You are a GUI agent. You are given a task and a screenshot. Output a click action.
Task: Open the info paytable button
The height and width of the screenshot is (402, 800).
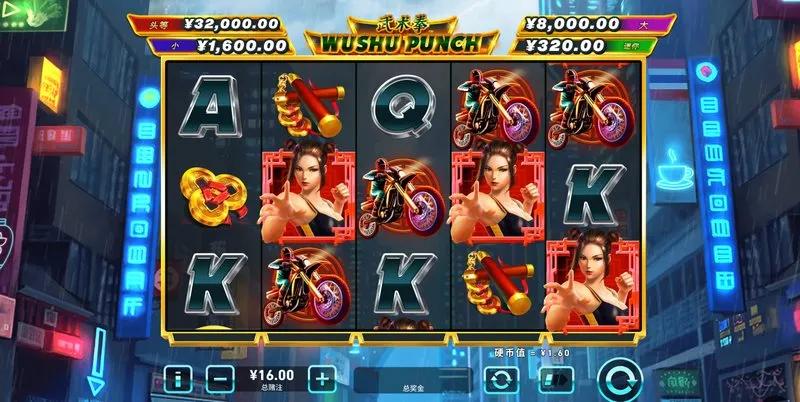pos(178,380)
